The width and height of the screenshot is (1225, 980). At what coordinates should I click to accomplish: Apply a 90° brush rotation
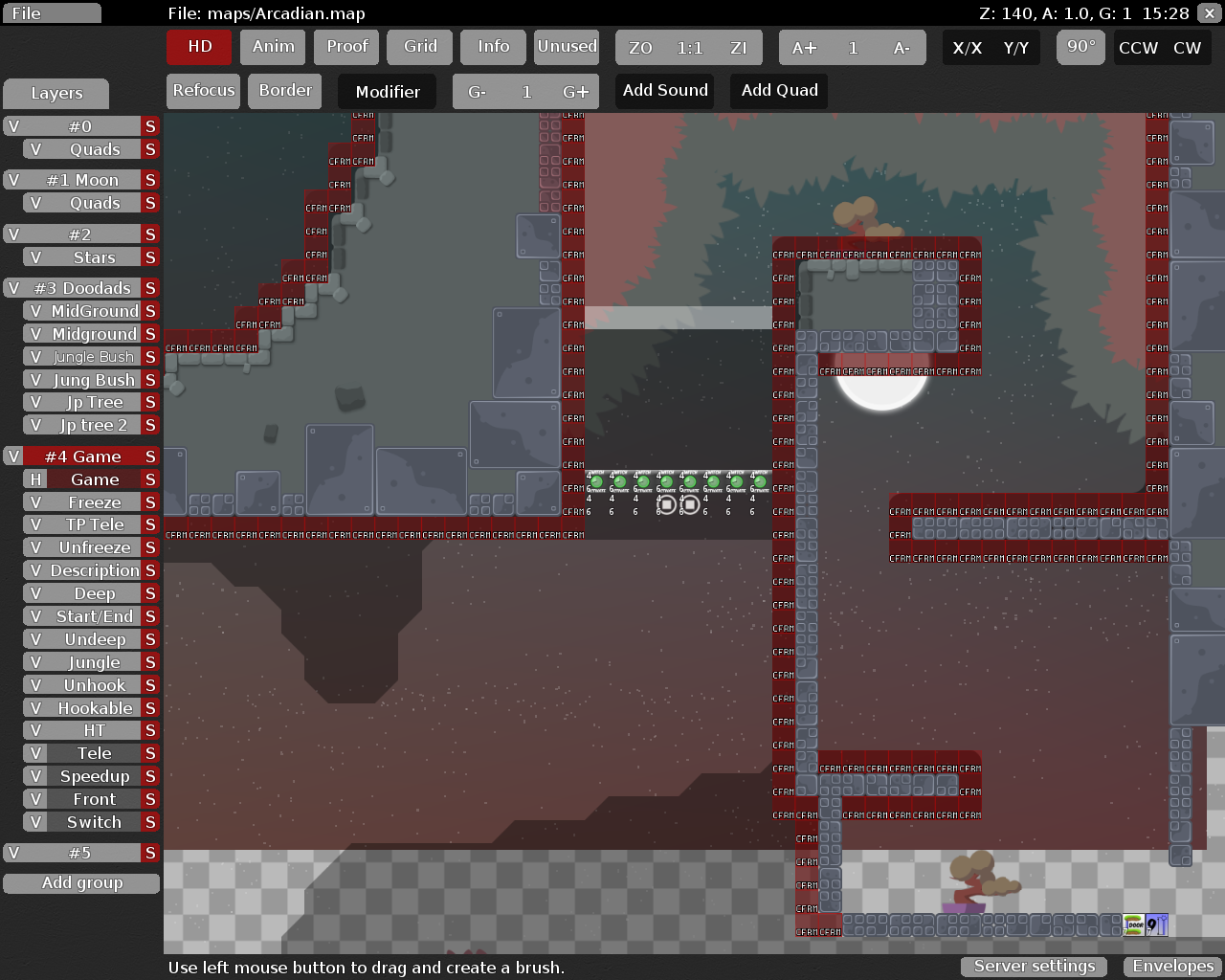1080,46
